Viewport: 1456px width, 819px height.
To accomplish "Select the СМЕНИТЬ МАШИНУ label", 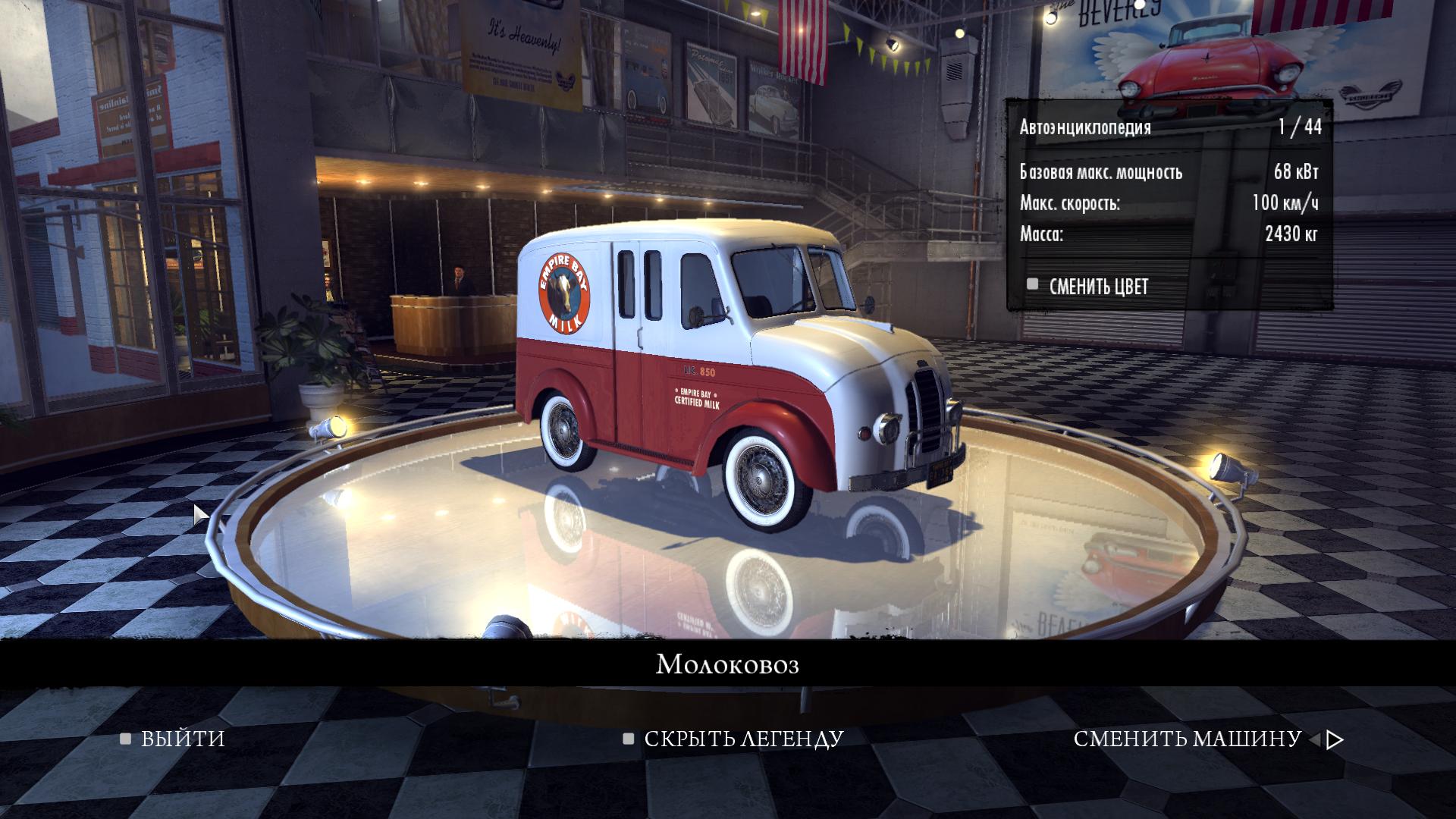I will pyautogui.click(x=1187, y=739).
